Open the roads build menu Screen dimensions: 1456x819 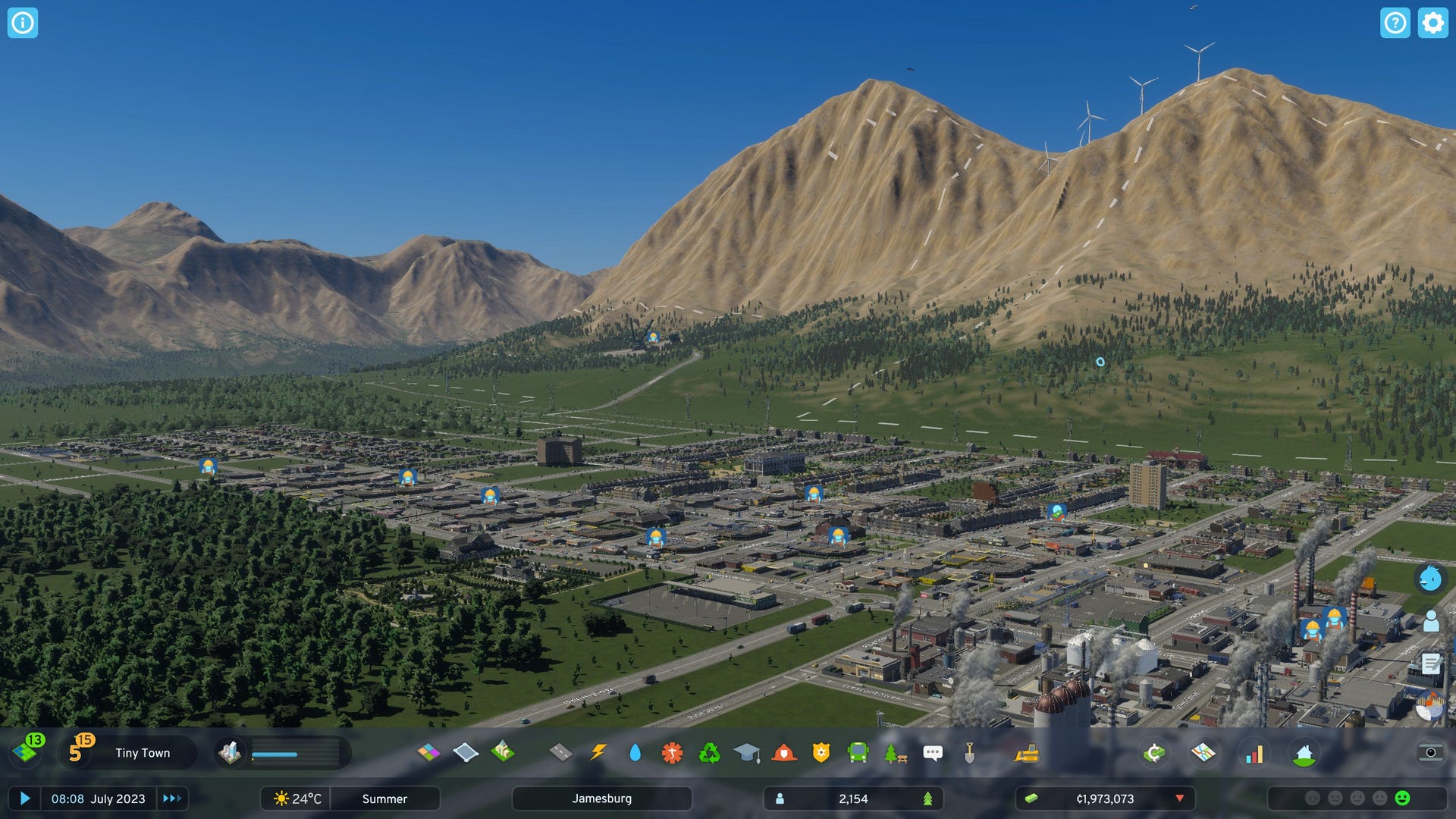pos(560,752)
